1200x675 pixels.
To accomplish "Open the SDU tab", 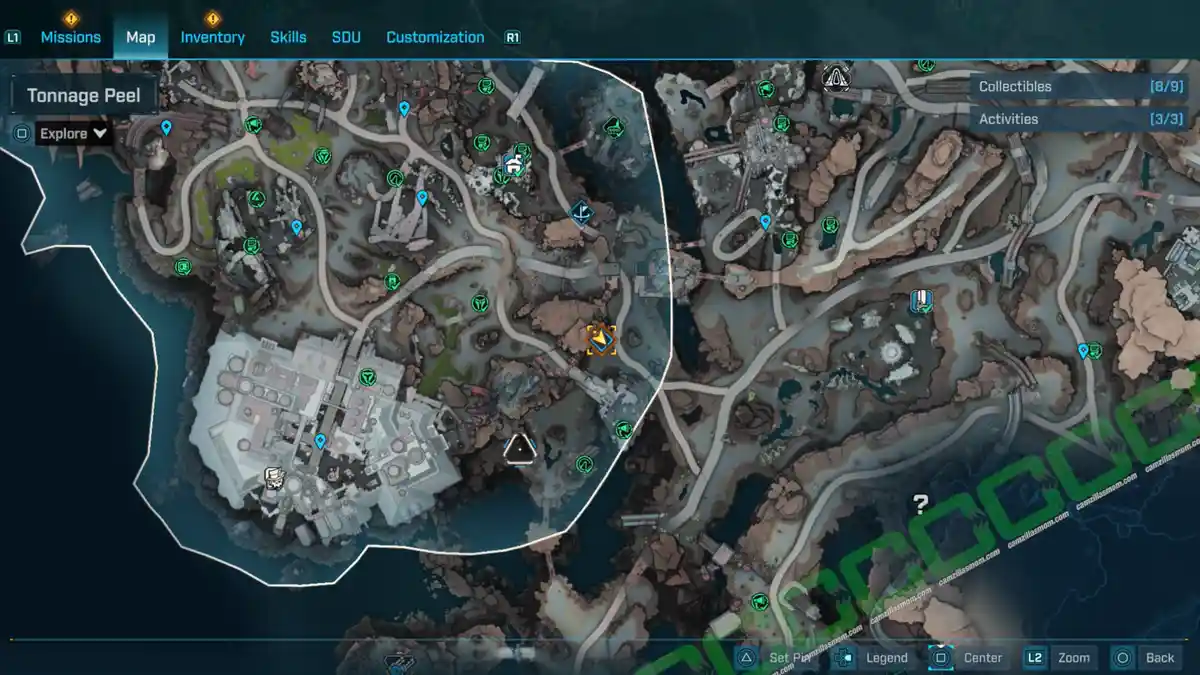I will (346, 37).
